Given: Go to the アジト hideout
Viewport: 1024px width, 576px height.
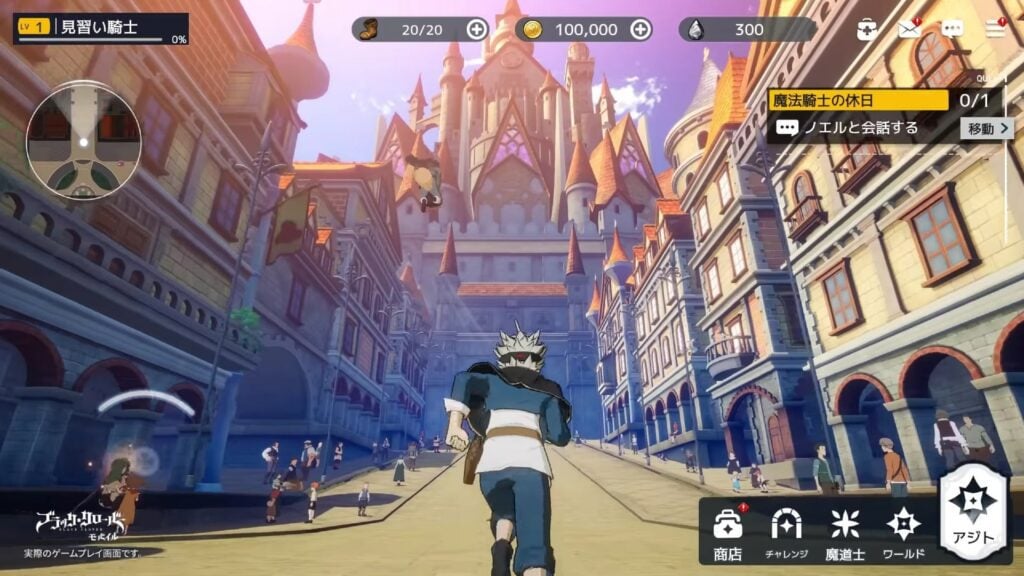Looking at the screenshot, I should pos(973,512).
